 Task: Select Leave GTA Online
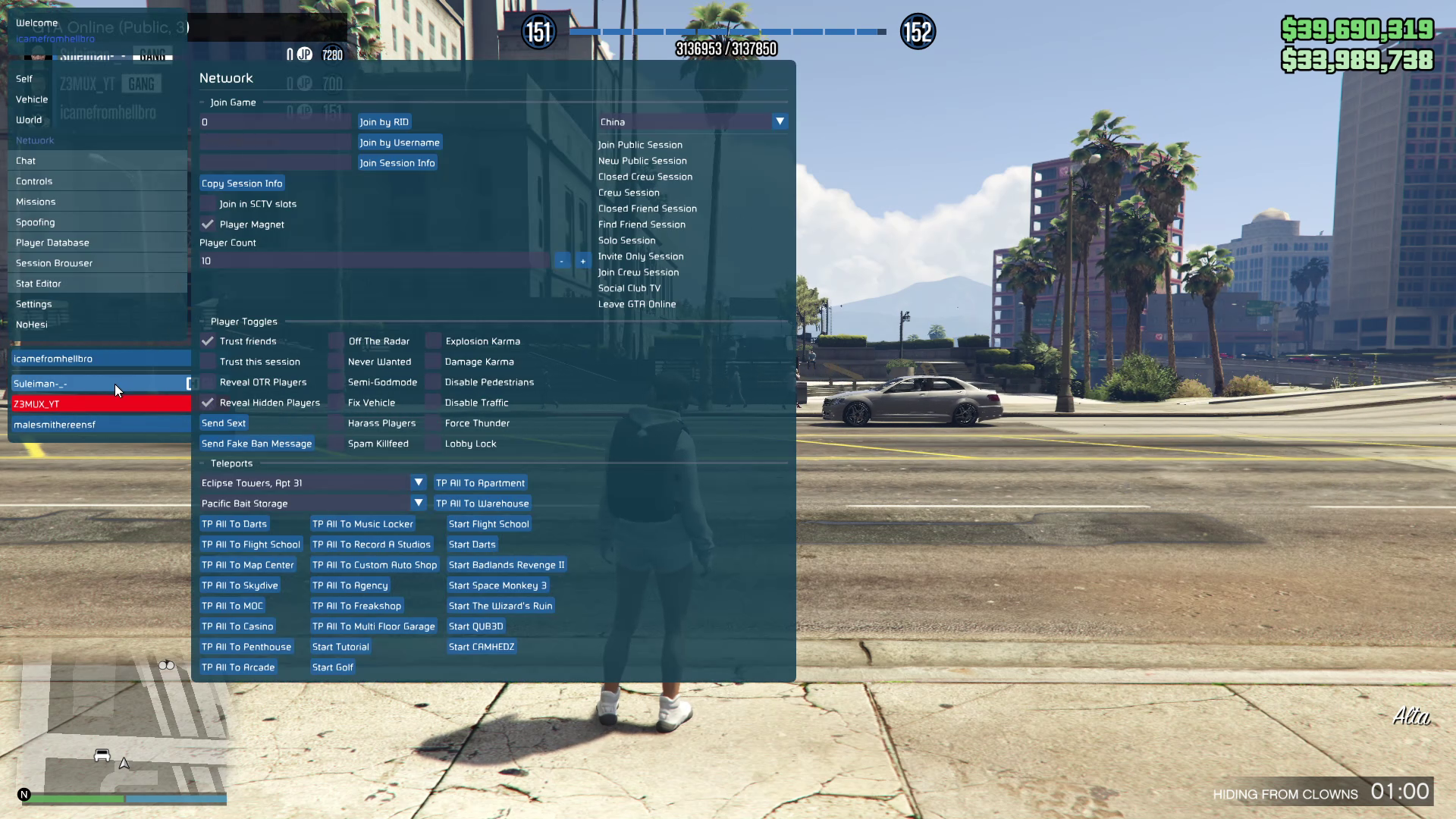tap(636, 304)
